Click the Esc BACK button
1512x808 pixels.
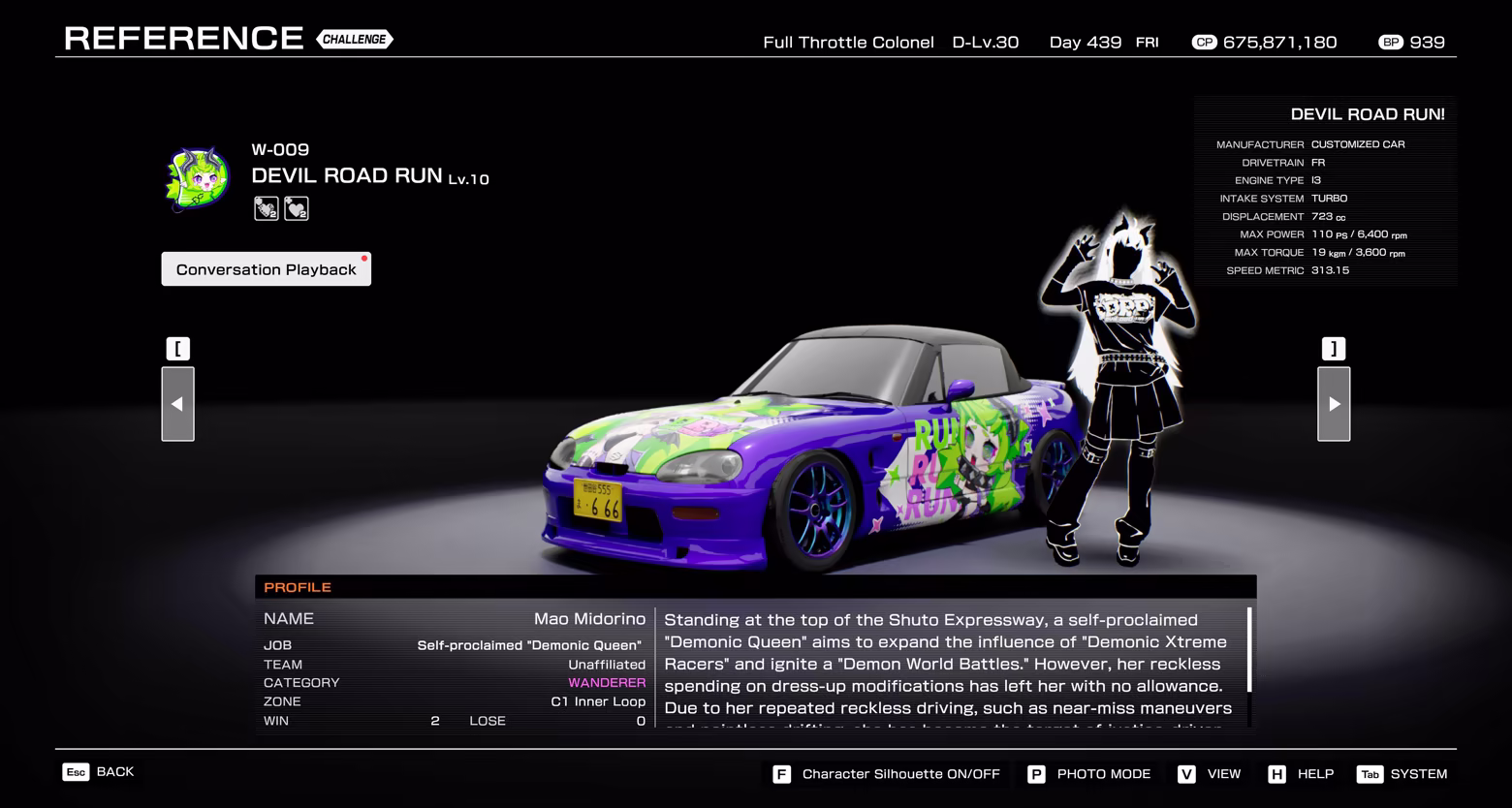pos(97,771)
